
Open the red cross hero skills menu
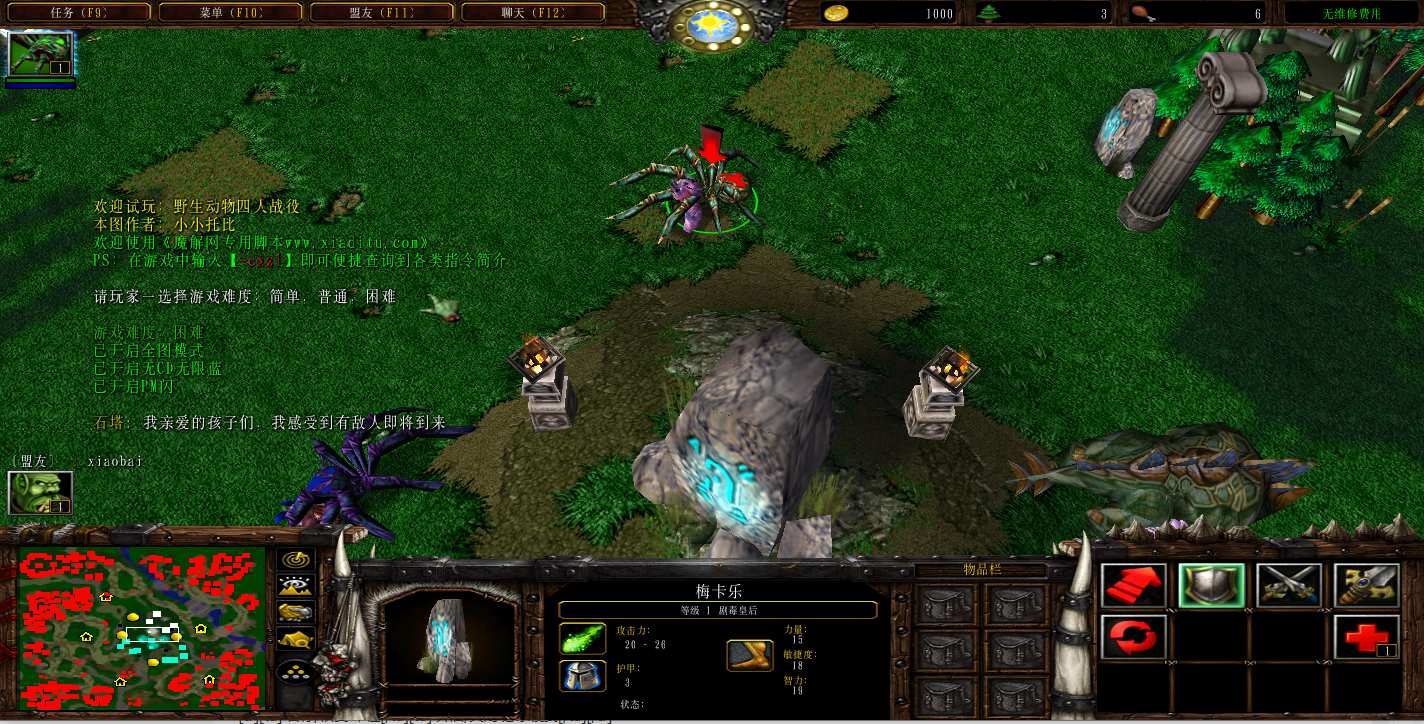[x=1366, y=637]
